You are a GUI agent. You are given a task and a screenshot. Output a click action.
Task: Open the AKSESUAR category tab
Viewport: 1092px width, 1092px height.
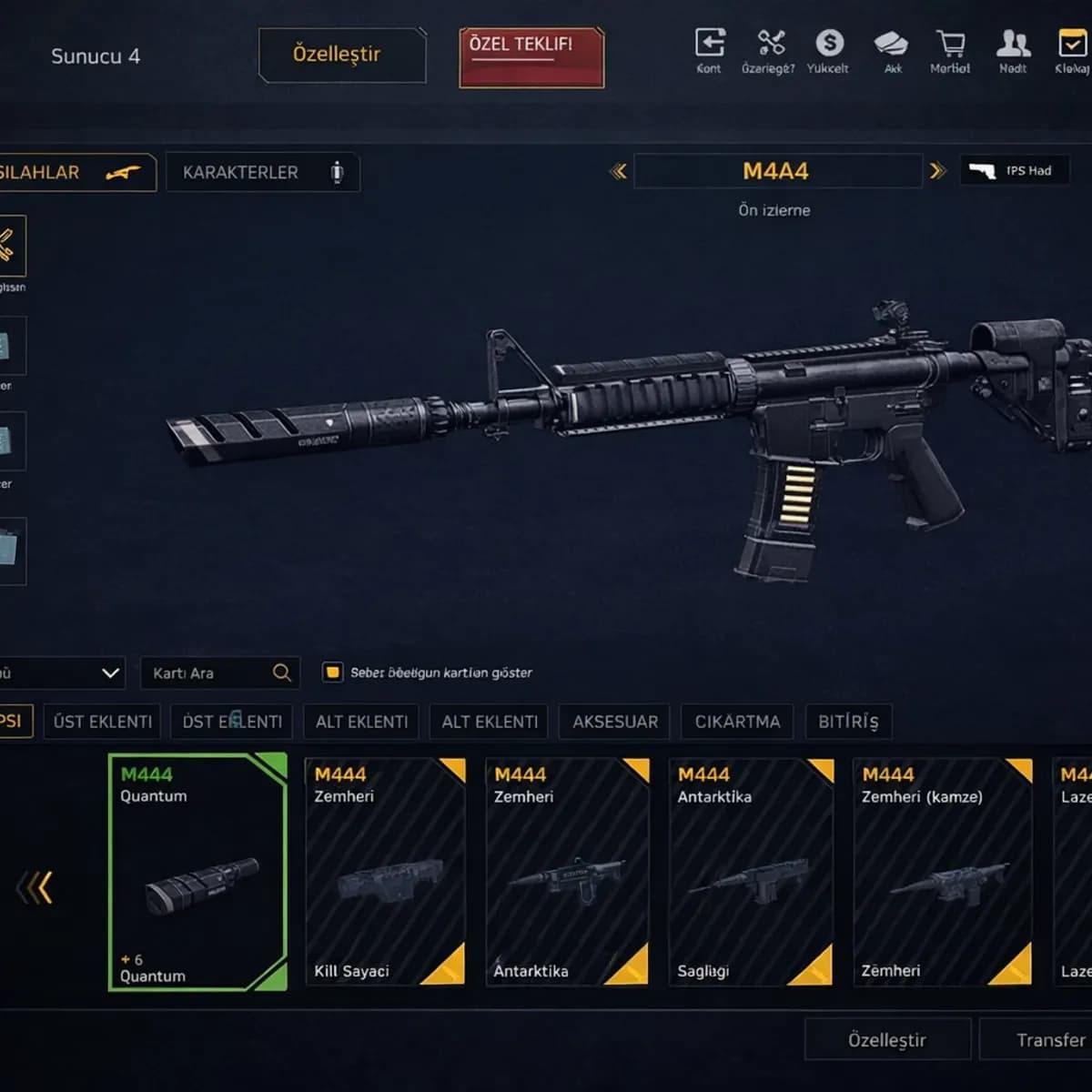tap(614, 722)
